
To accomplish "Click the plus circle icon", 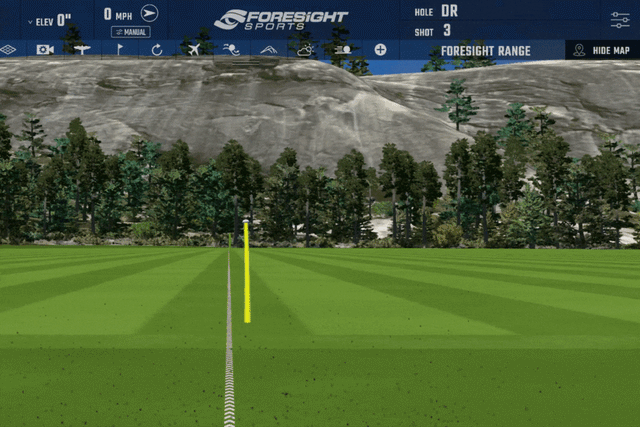I will [x=380, y=49].
